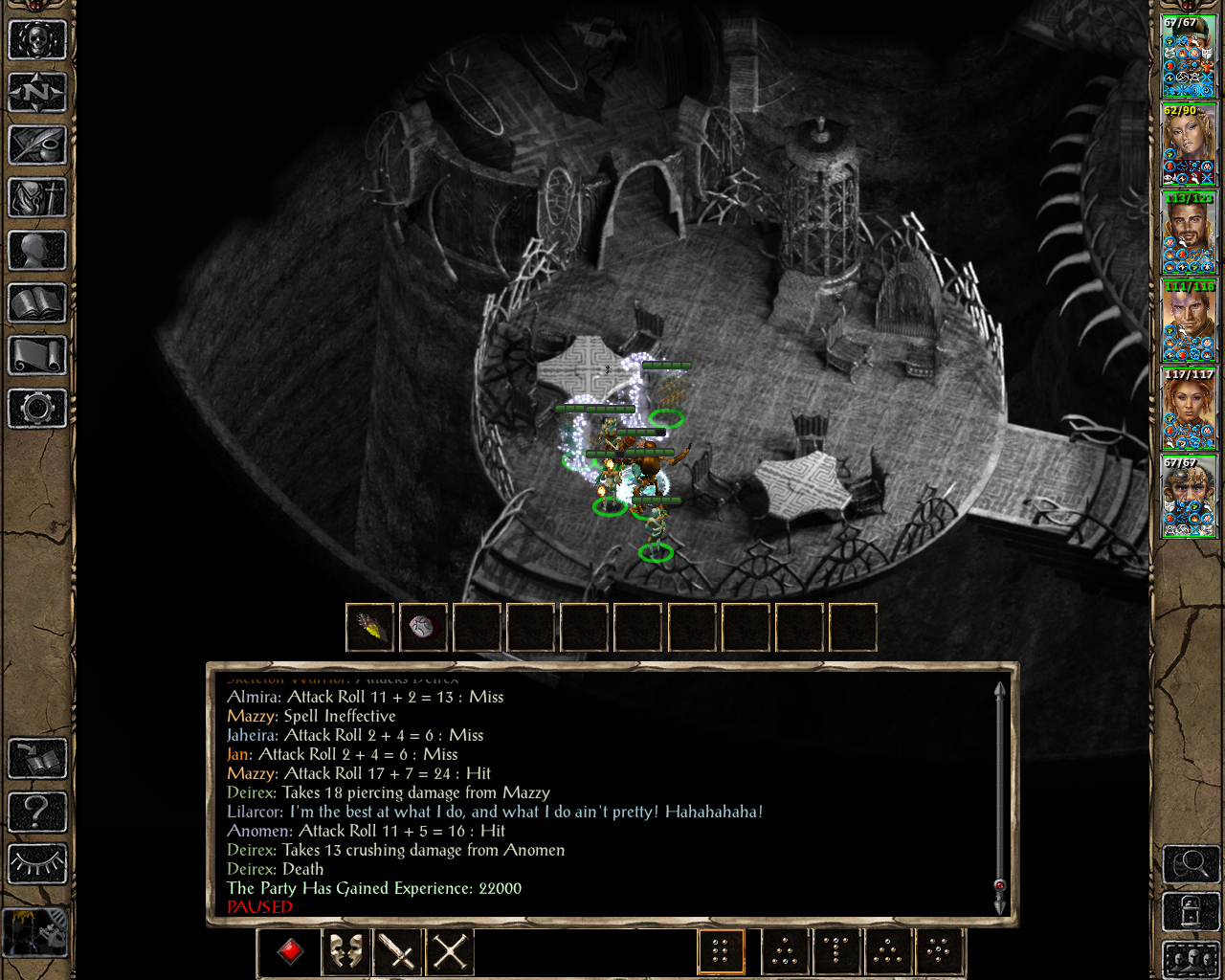1225x980 pixels.
Task: Click the magnifying glass zoom button
Action: tap(1191, 864)
